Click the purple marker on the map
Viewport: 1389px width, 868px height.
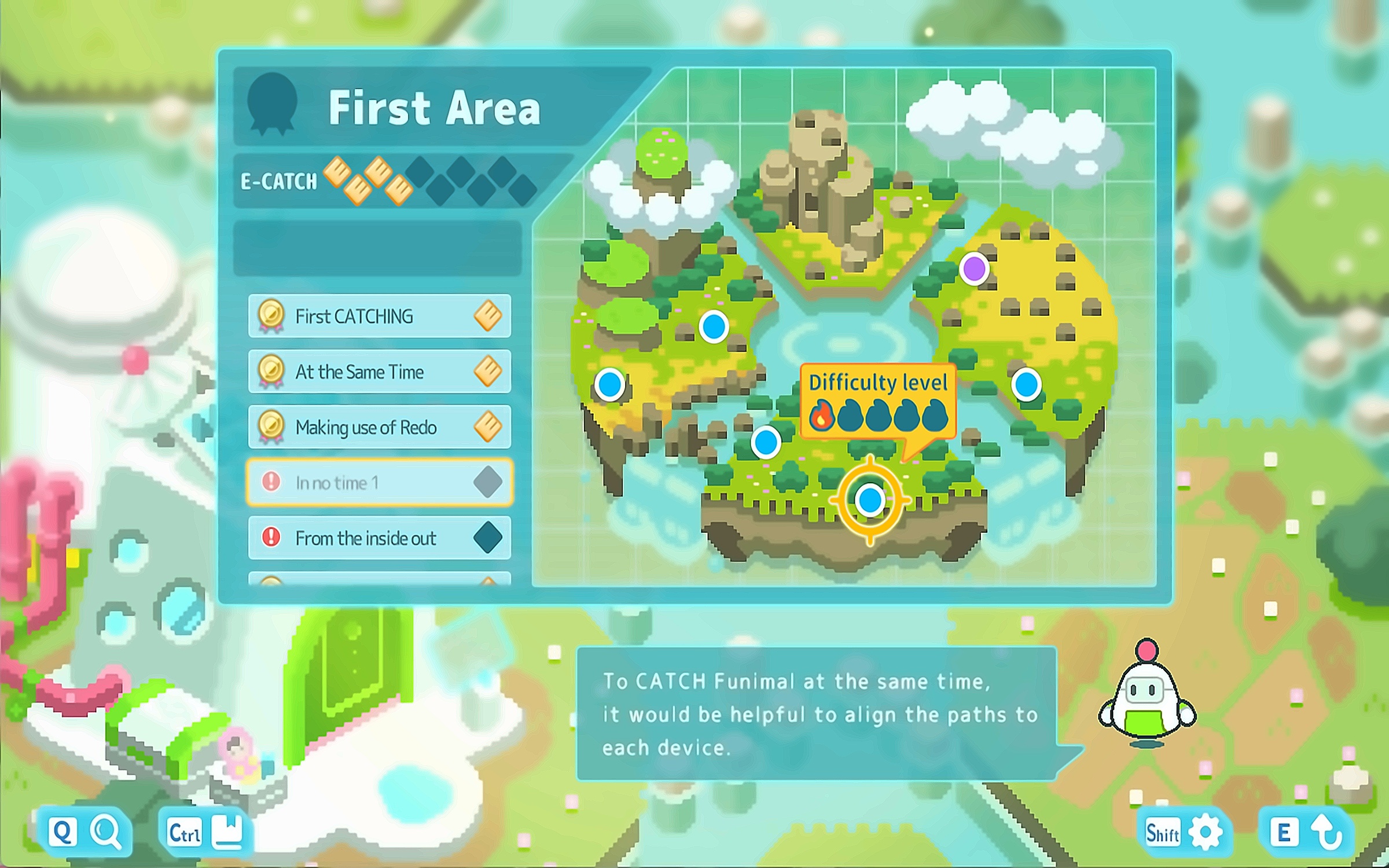(974, 269)
